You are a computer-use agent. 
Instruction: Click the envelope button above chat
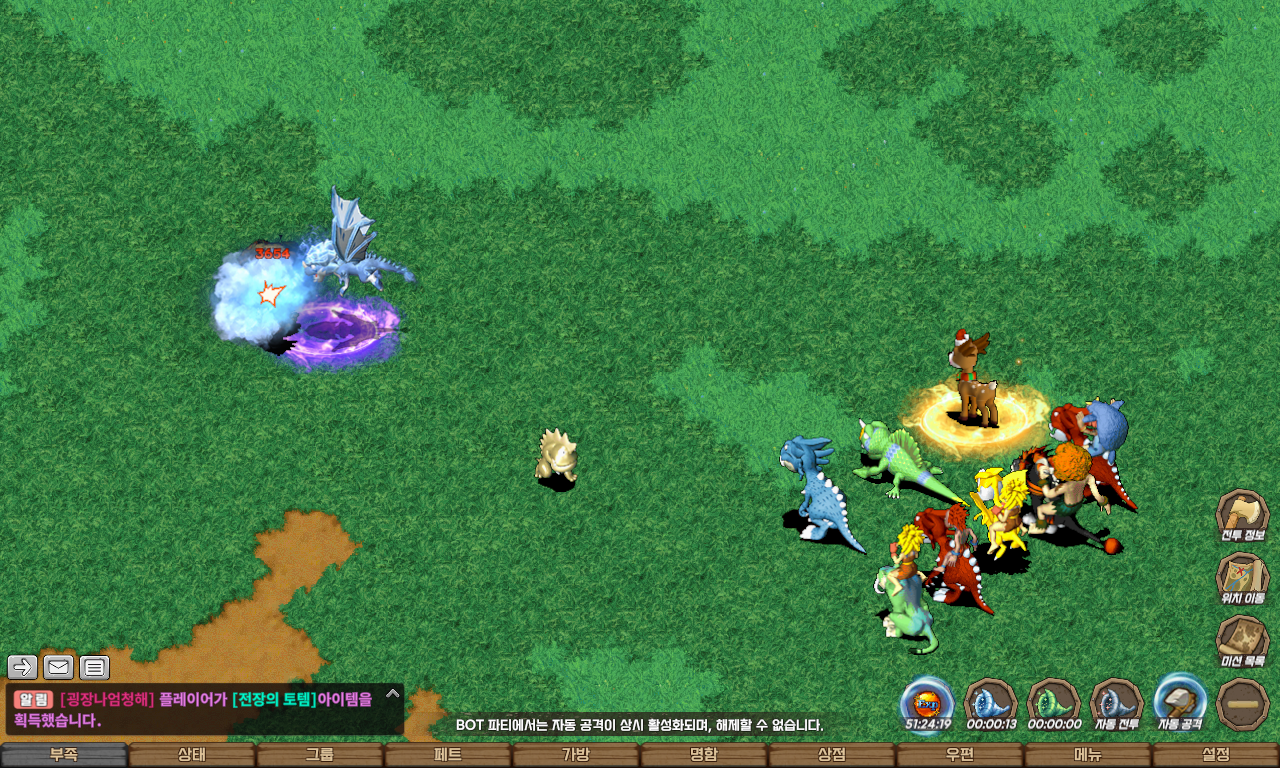[x=59, y=667]
